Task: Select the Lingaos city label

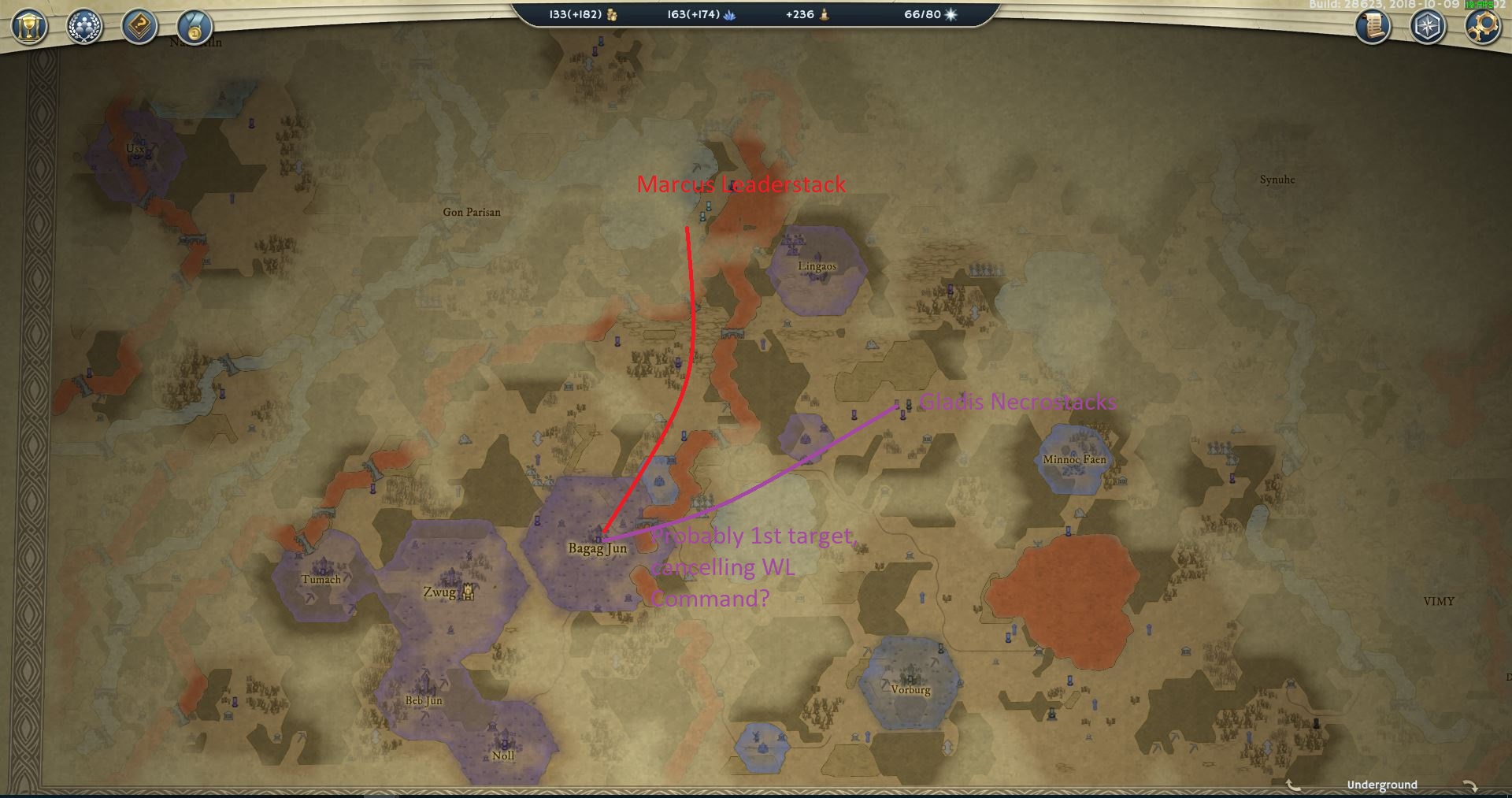Action: pos(817,266)
